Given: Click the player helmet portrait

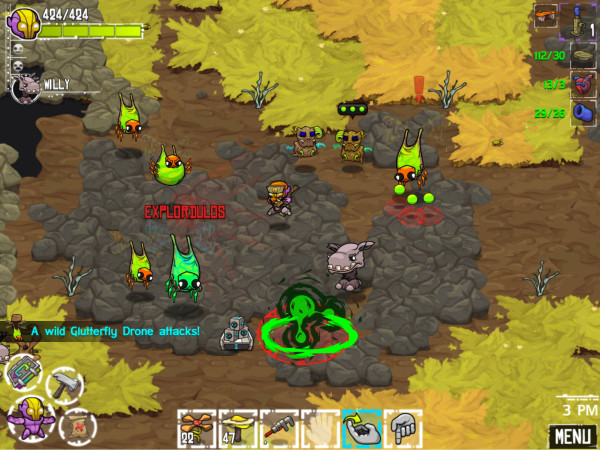Looking at the screenshot, I should (x=24, y=21).
